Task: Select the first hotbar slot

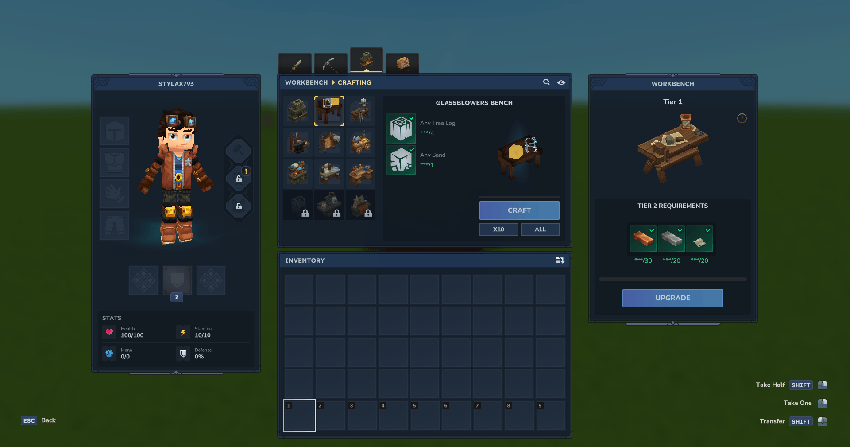Action: point(299,415)
